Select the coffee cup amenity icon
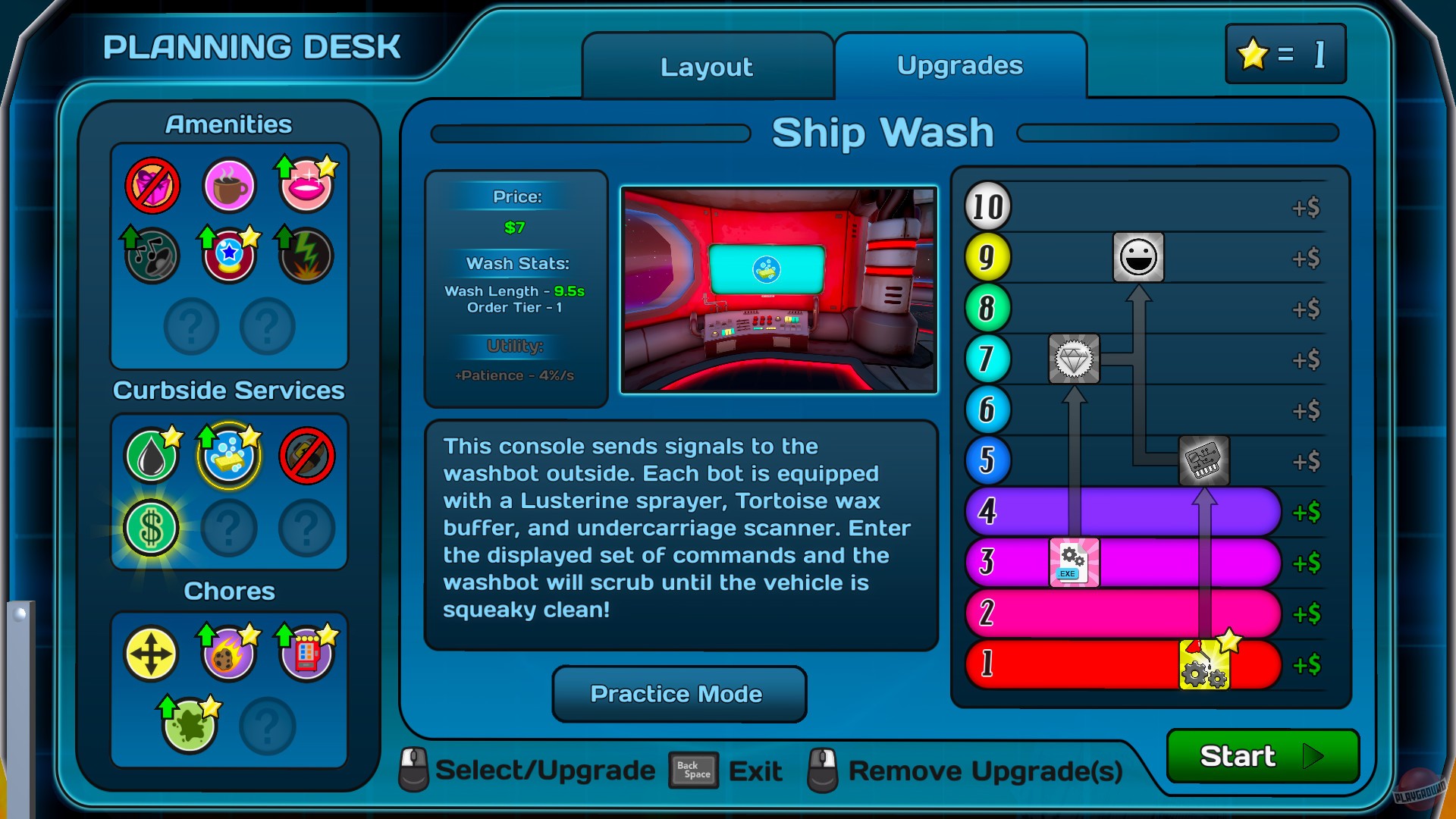This screenshot has width=1456, height=819. coord(228,184)
